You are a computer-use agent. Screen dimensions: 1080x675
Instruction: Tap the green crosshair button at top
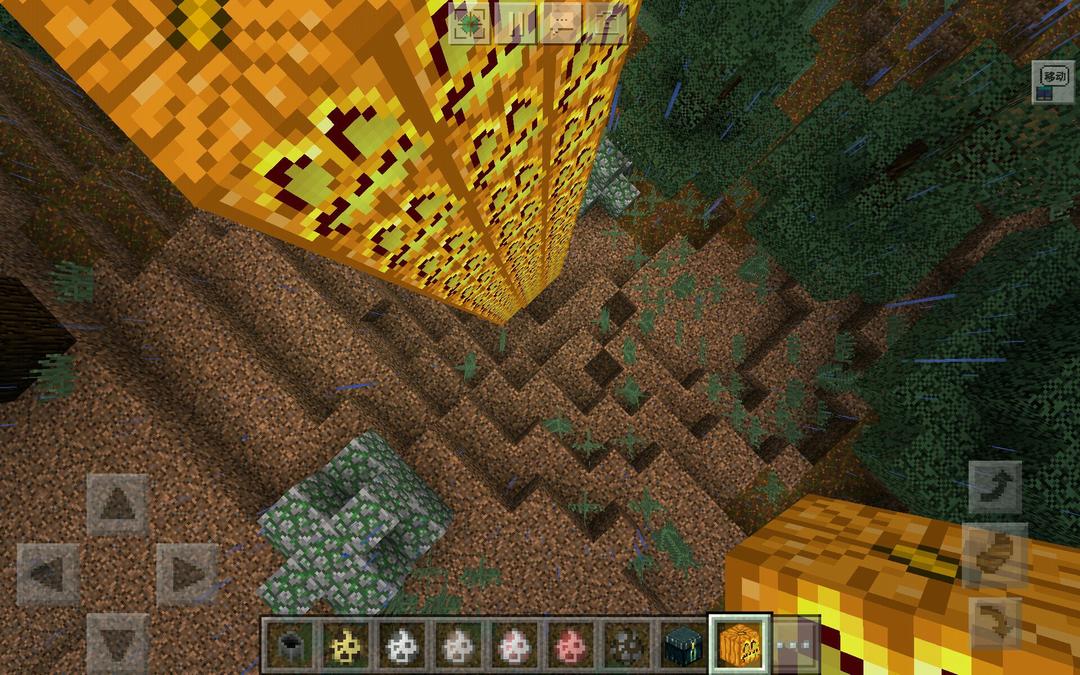click(x=468, y=23)
